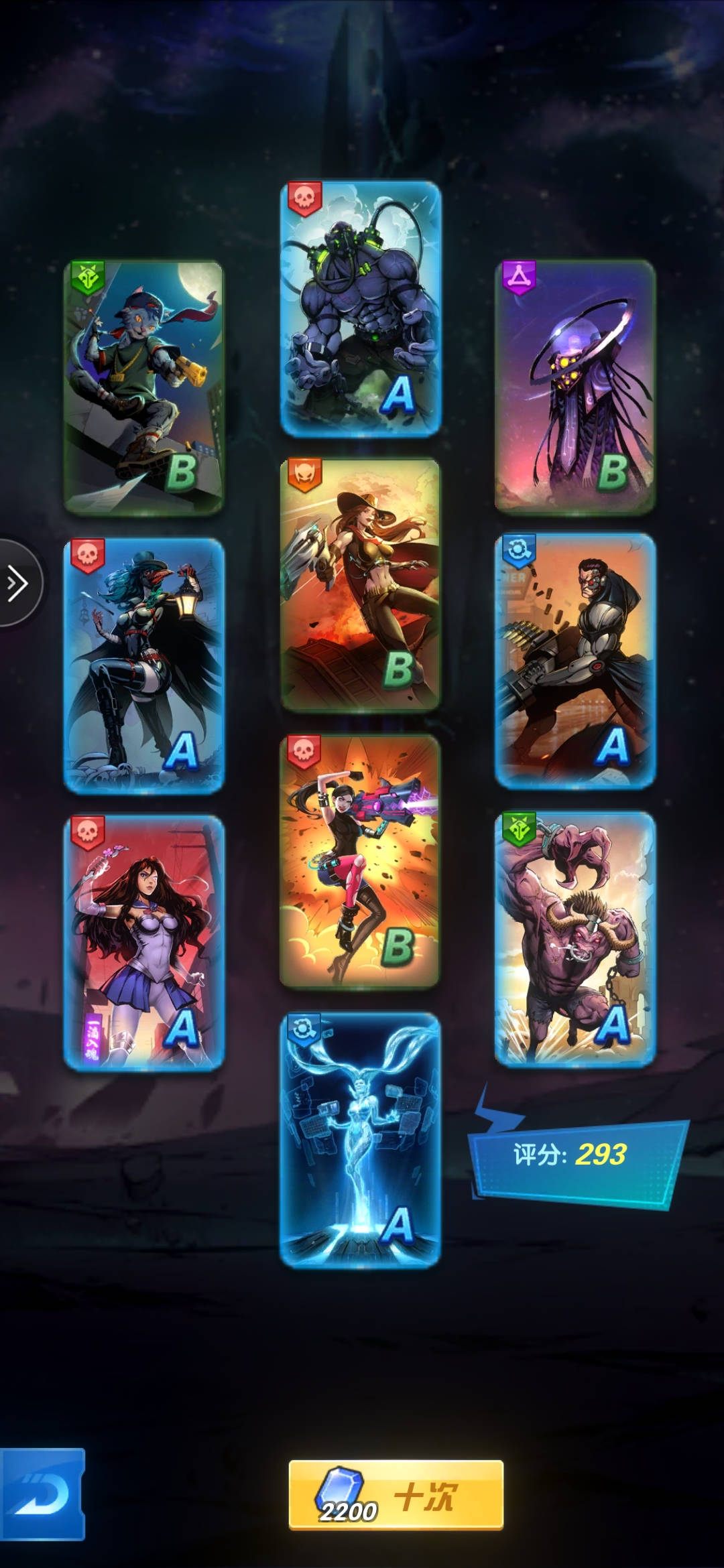Select the cat gunslinger B-rank card
Image resolution: width=724 pixels, height=1568 pixels.
pyautogui.click(x=143, y=387)
